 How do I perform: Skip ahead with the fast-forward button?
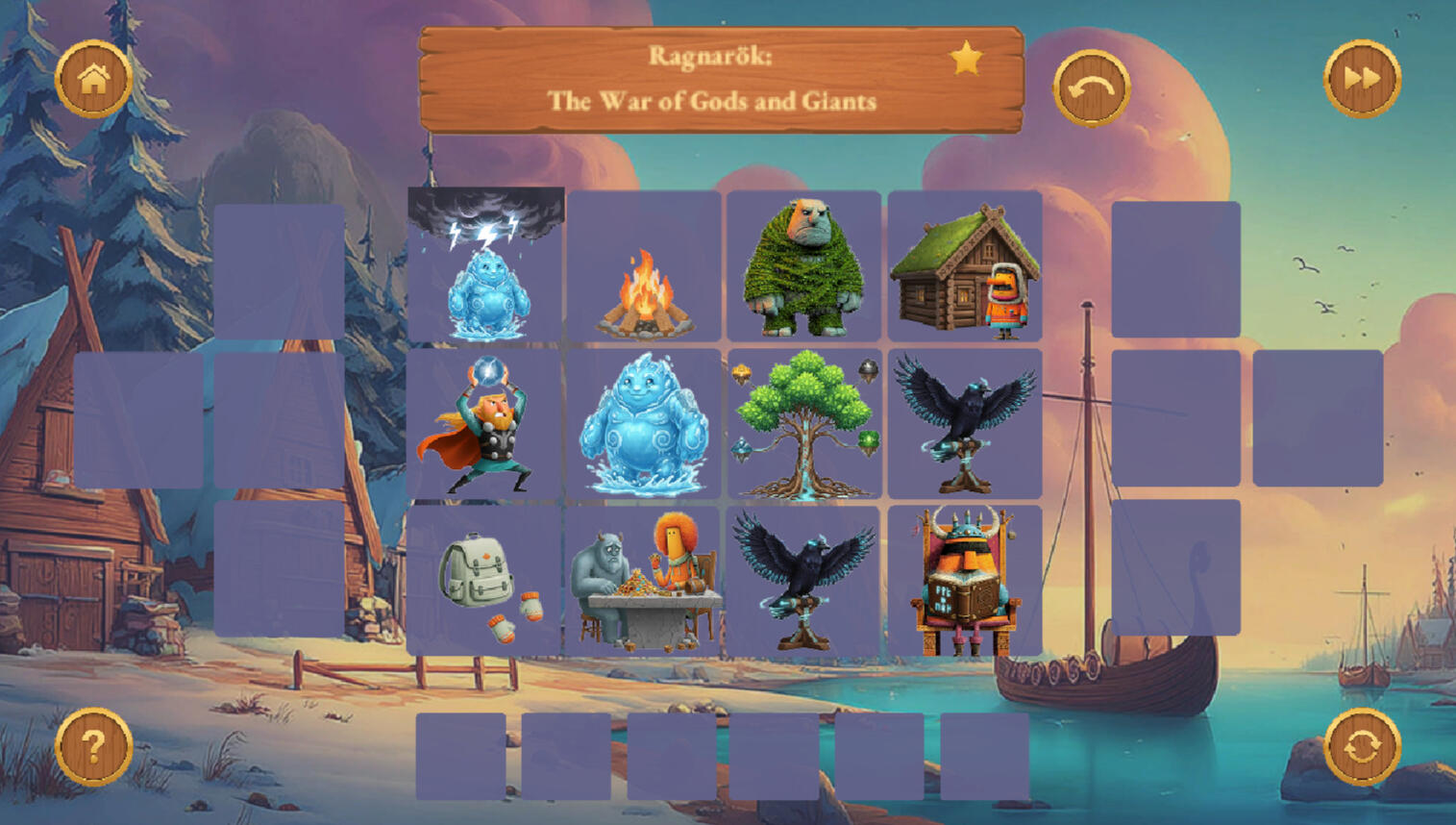(1362, 79)
